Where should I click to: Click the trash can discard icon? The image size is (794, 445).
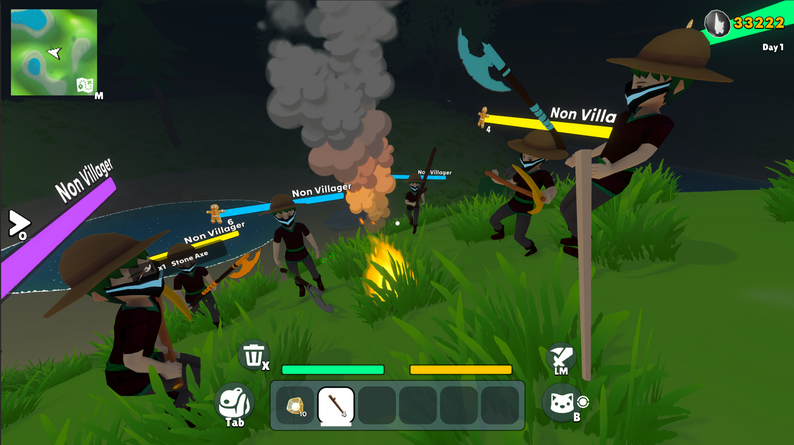pos(255,355)
